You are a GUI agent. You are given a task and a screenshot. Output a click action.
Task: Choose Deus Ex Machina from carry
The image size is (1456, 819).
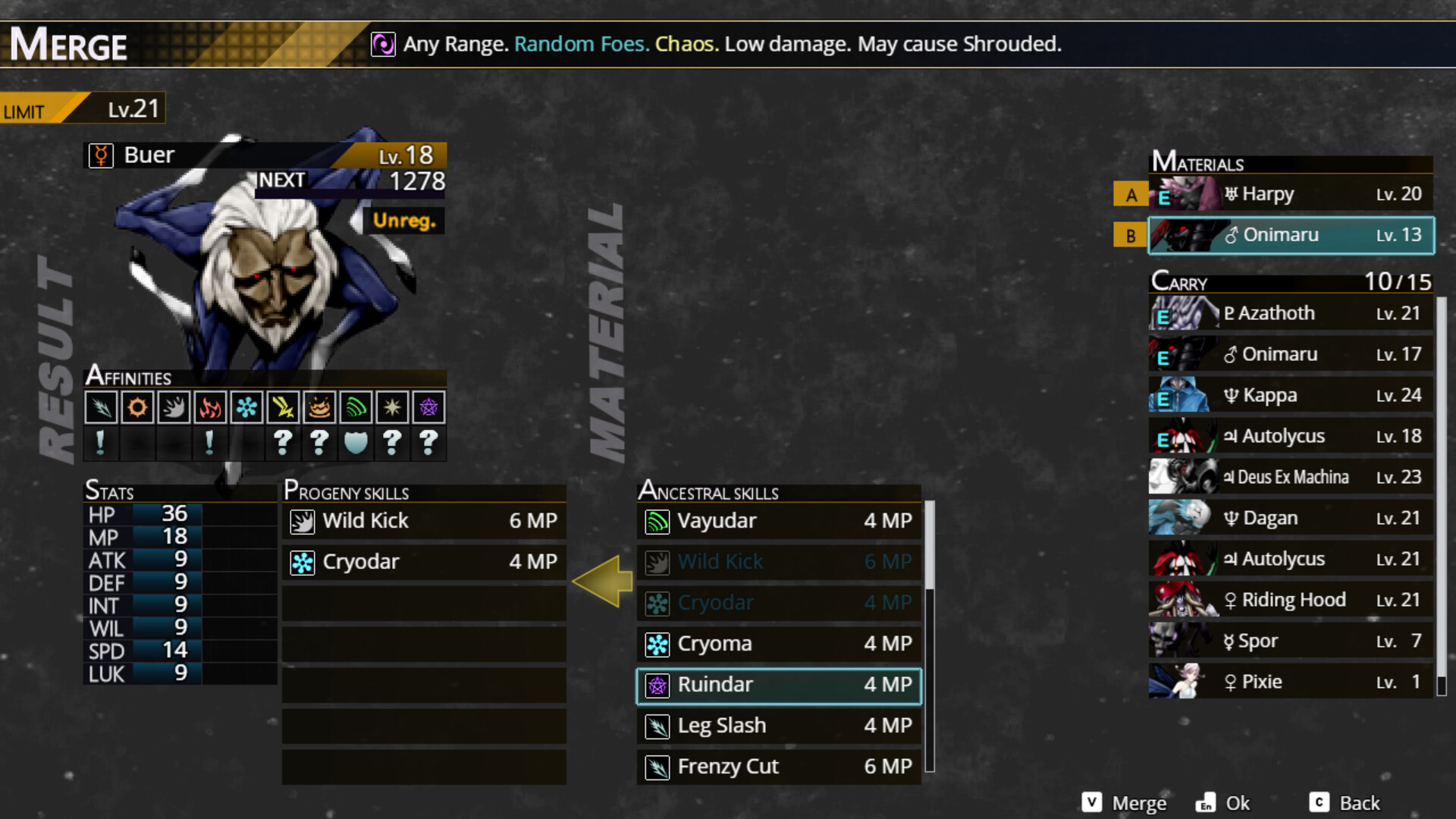point(1291,477)
